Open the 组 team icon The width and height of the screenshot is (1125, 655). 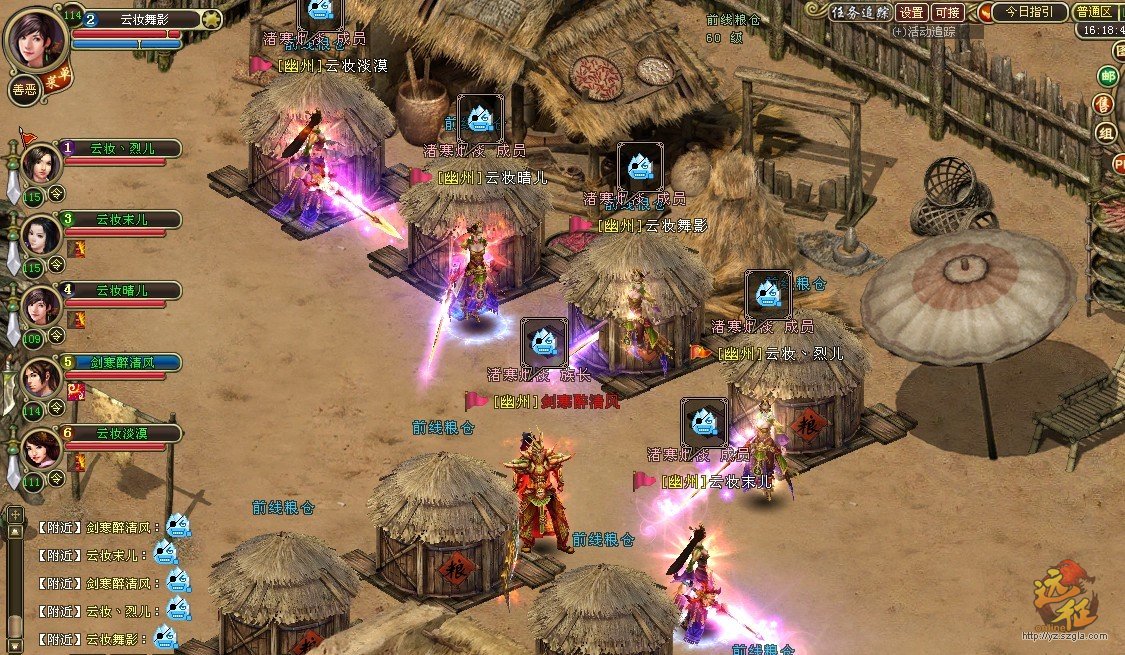pyautogui.click(x=1106, y=134)
